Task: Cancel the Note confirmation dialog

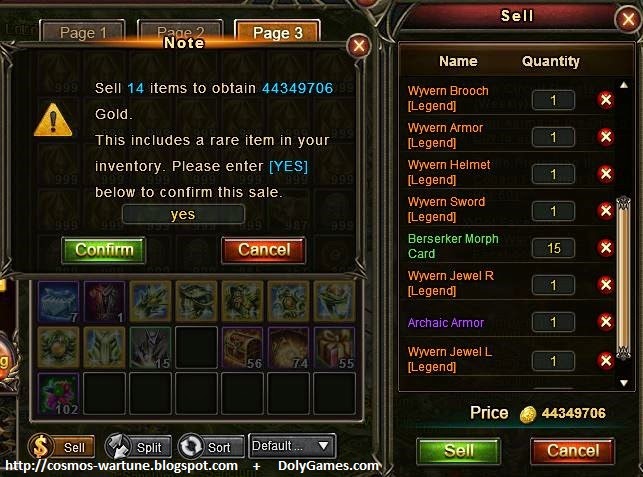Action: [x=263, y=249]
